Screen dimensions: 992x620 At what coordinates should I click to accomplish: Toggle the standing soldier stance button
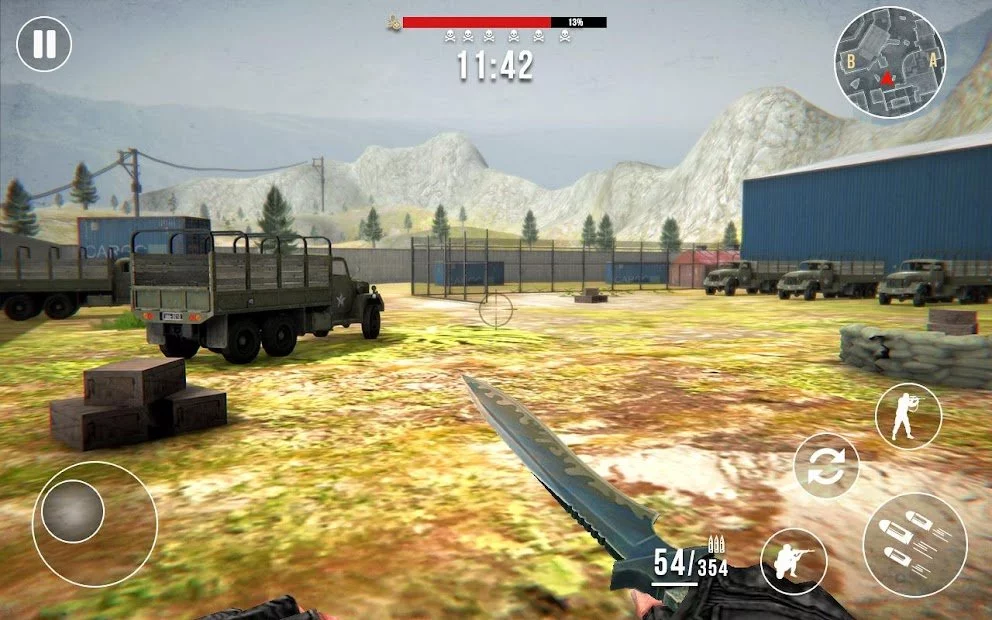pyautogui.click(x=908, y=416)
